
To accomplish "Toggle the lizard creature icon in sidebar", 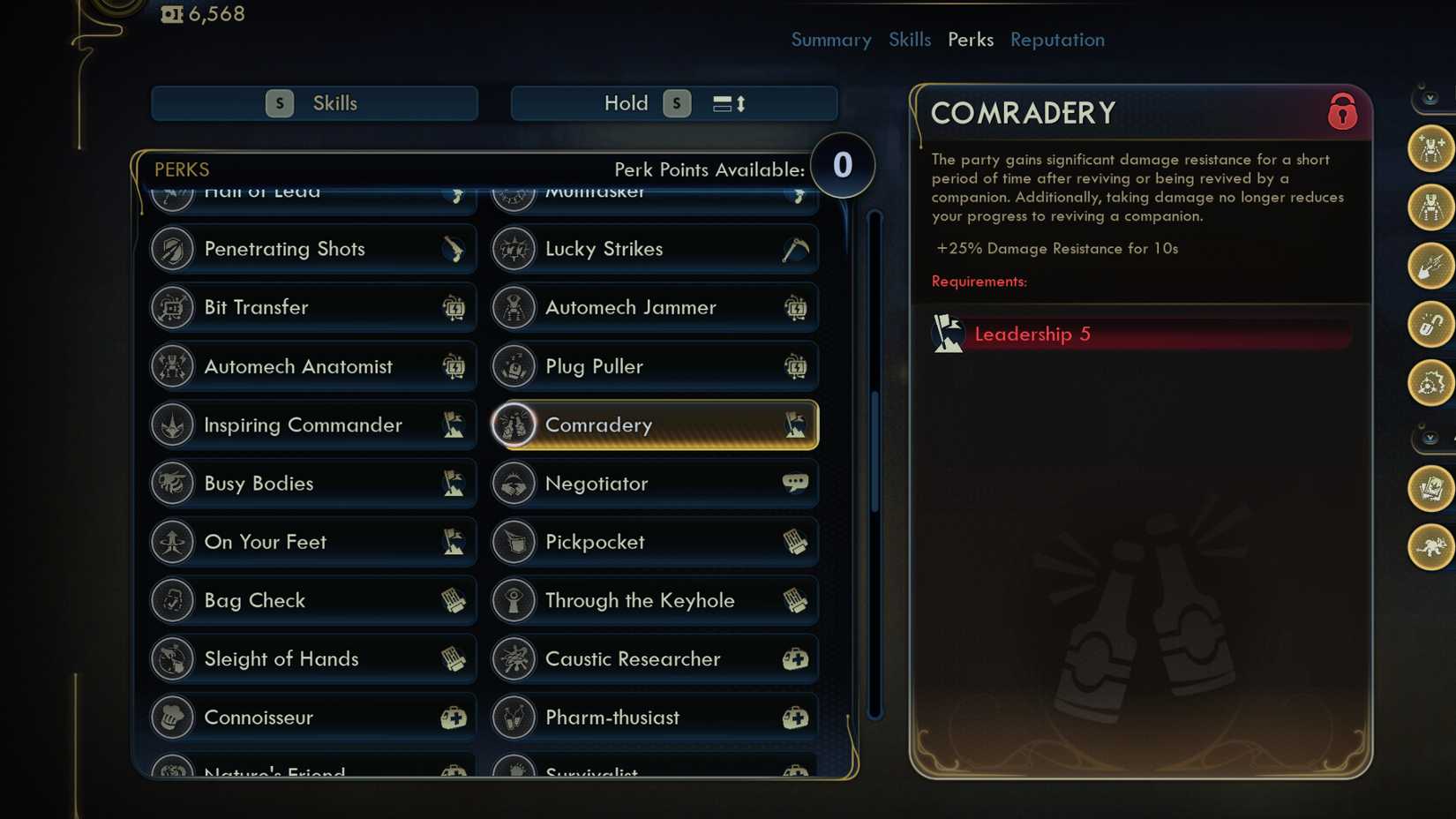I will click(x=1430, y=547).
